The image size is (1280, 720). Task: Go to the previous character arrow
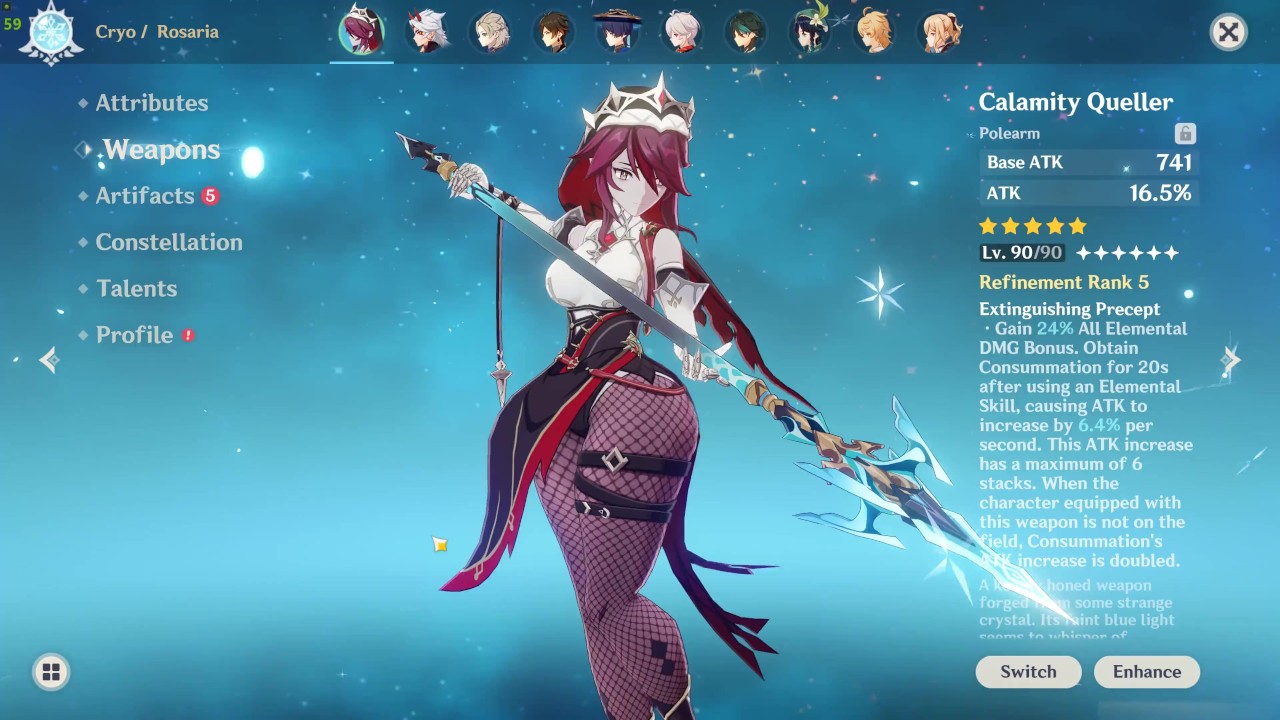pos(49,360)
